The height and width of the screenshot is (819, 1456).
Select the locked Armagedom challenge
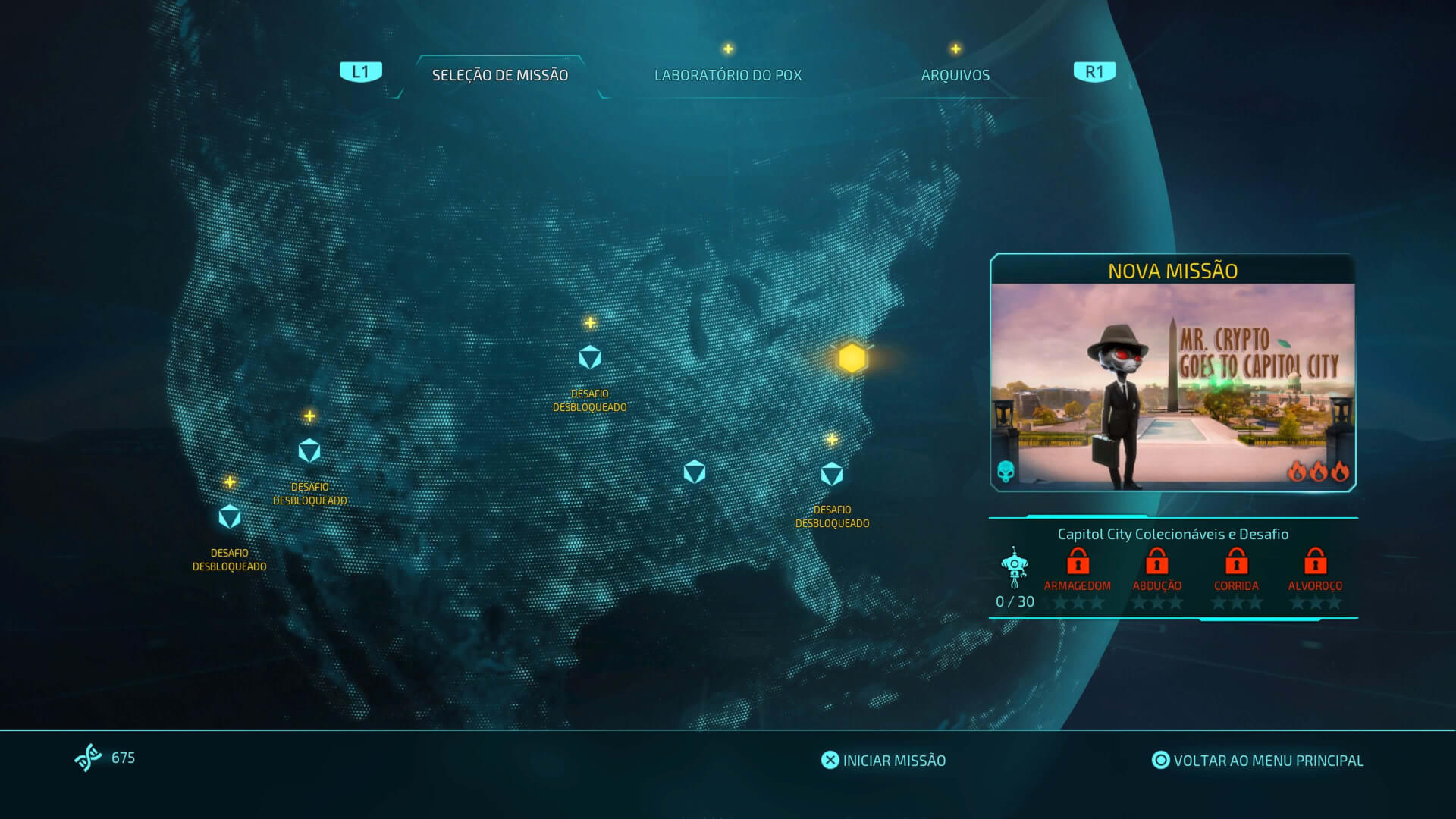coord(1078,563)
